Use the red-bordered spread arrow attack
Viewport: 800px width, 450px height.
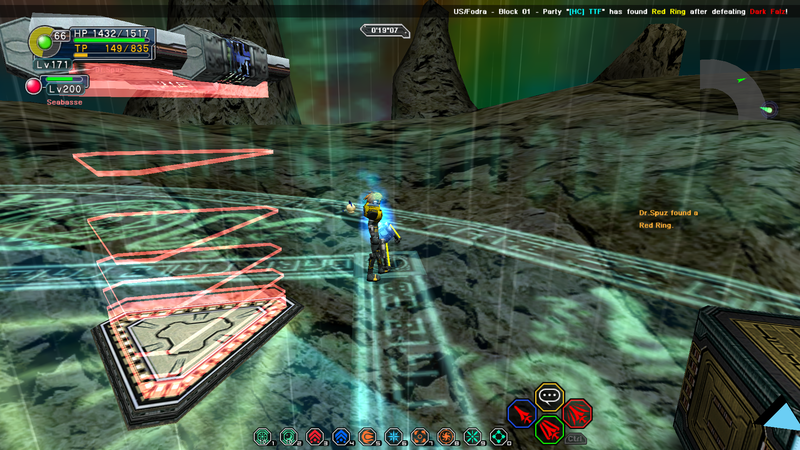(577, 413)
